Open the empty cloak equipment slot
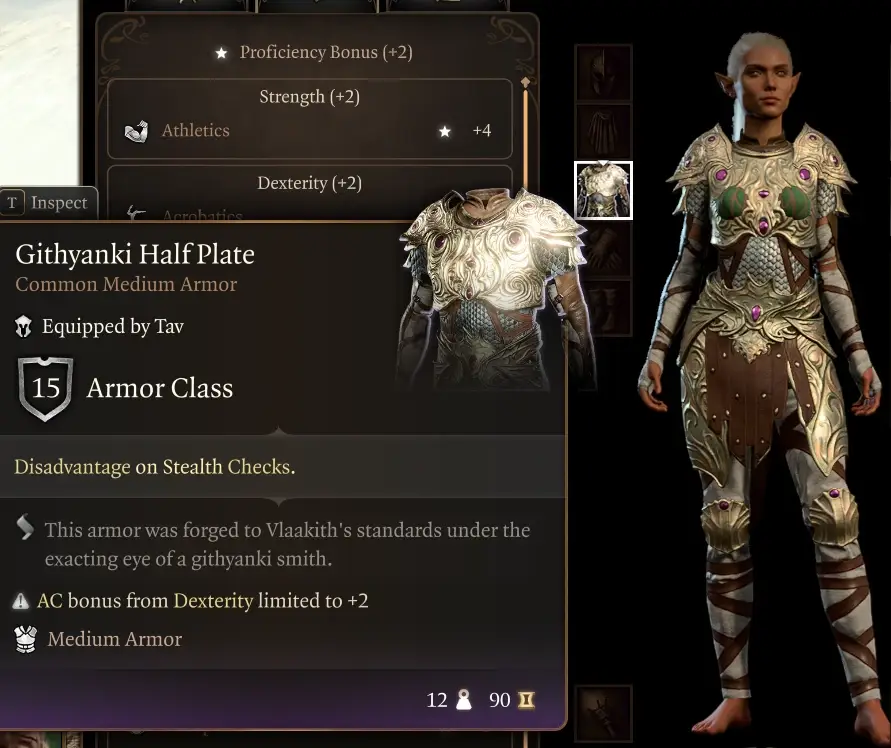This screenshot has height=748, width=891. click(x=603, y=131)
